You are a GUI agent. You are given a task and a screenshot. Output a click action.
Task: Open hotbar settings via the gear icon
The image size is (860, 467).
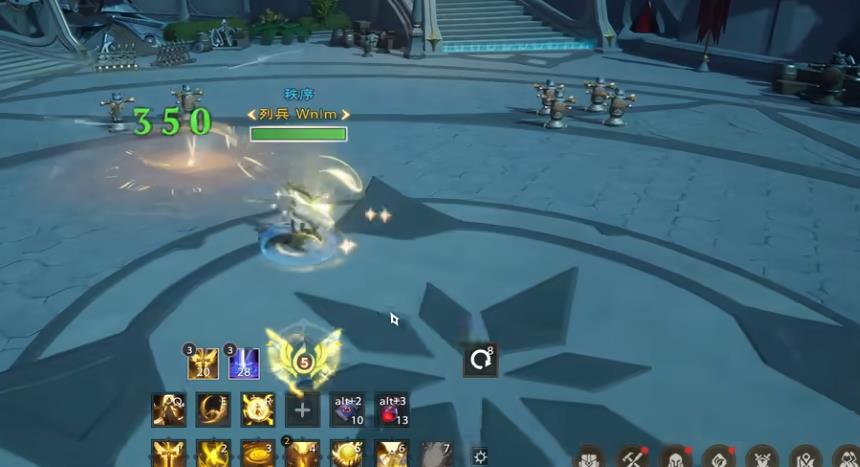(480, 457)
